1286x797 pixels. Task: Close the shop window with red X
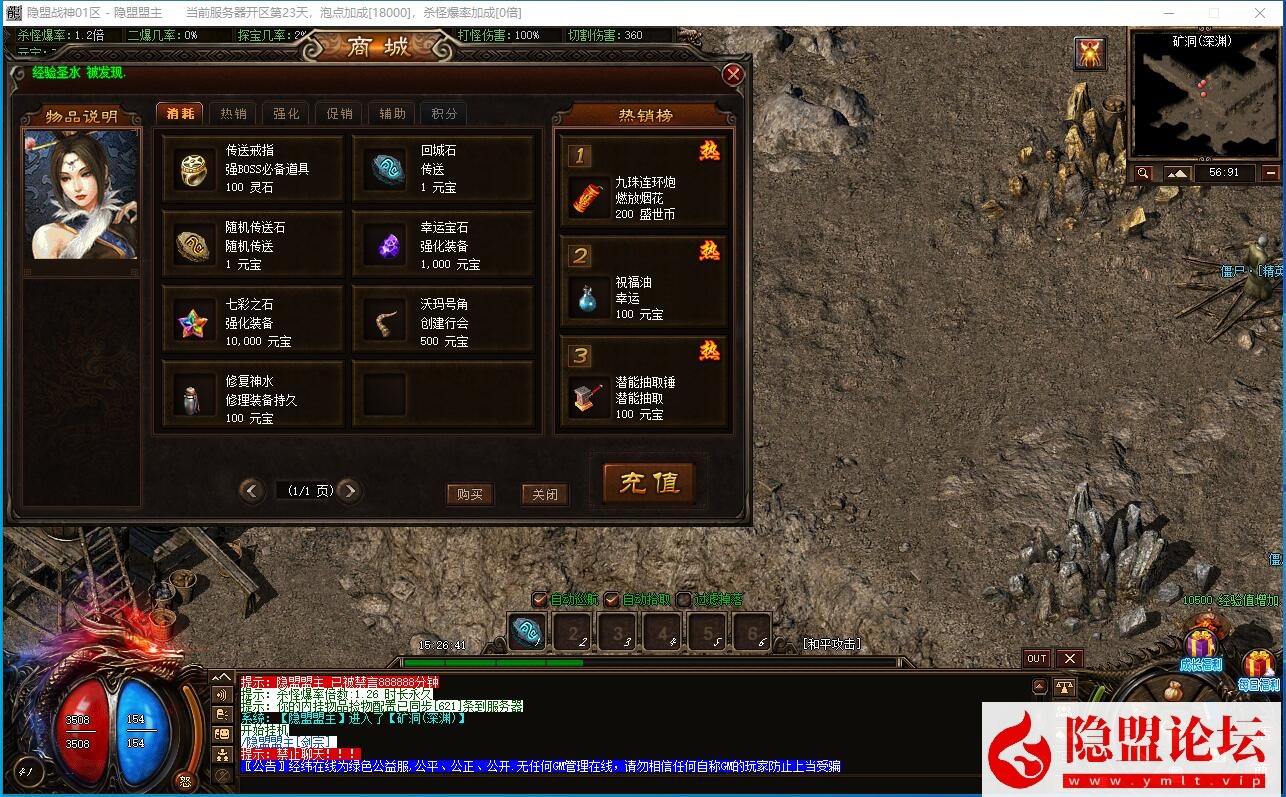[733, 74]
